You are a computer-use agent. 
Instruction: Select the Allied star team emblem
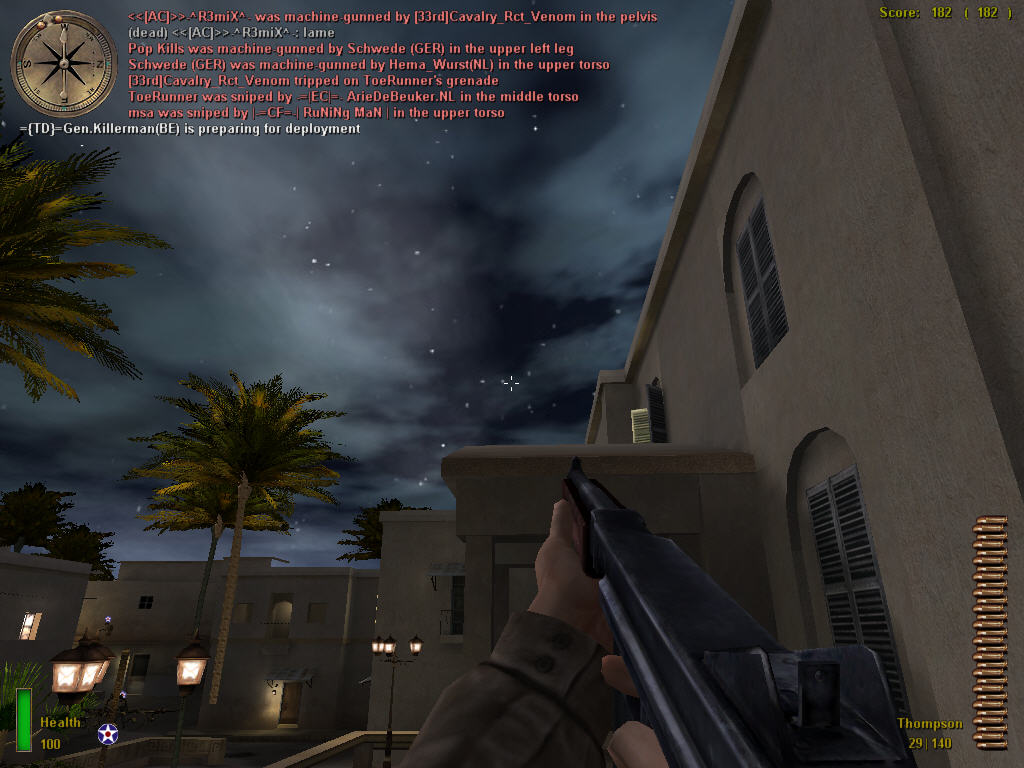[x=108, y=735]
